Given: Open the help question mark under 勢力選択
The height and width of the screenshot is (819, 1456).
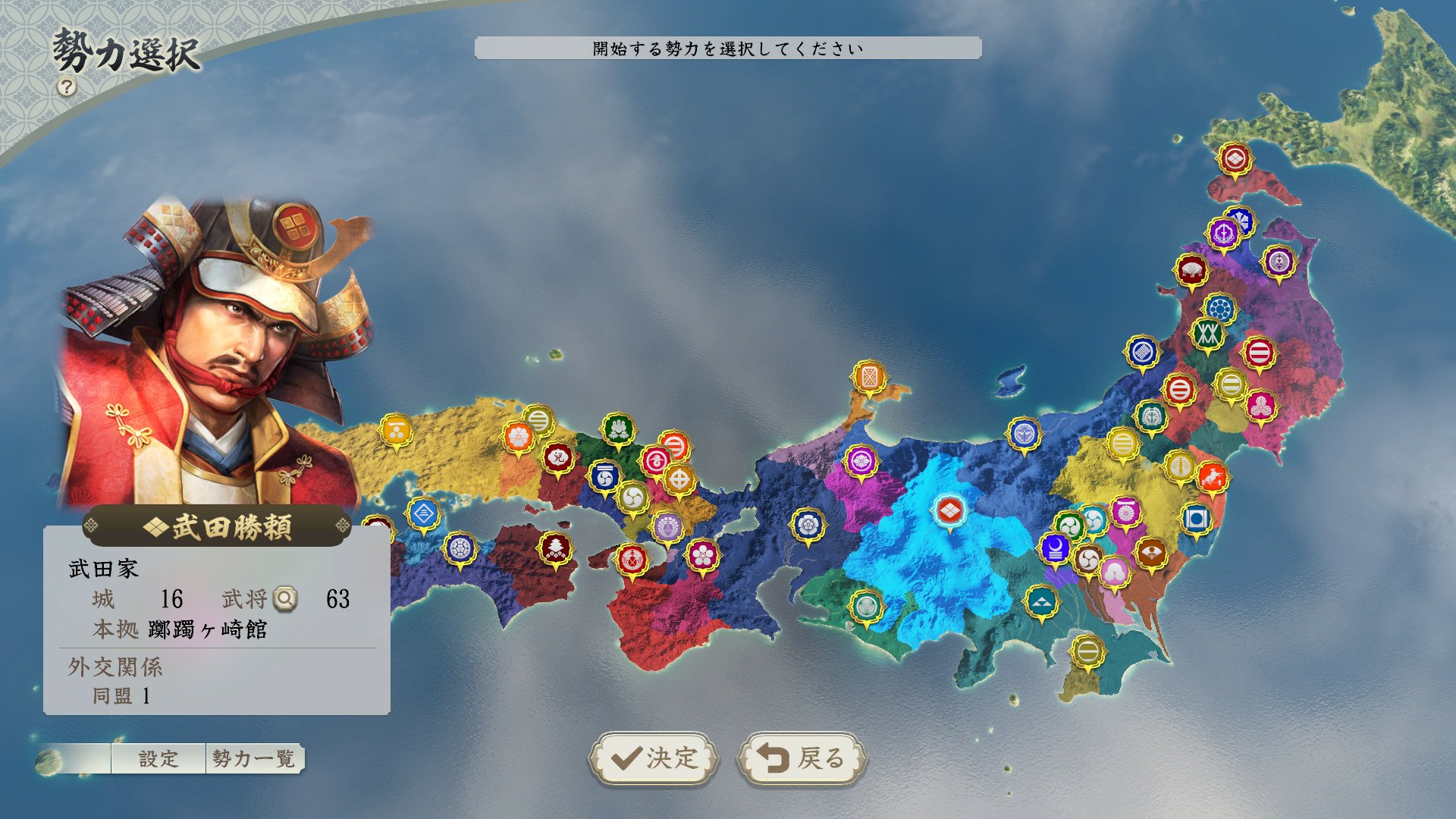Looking at the screenshot, I should [68, 86].
